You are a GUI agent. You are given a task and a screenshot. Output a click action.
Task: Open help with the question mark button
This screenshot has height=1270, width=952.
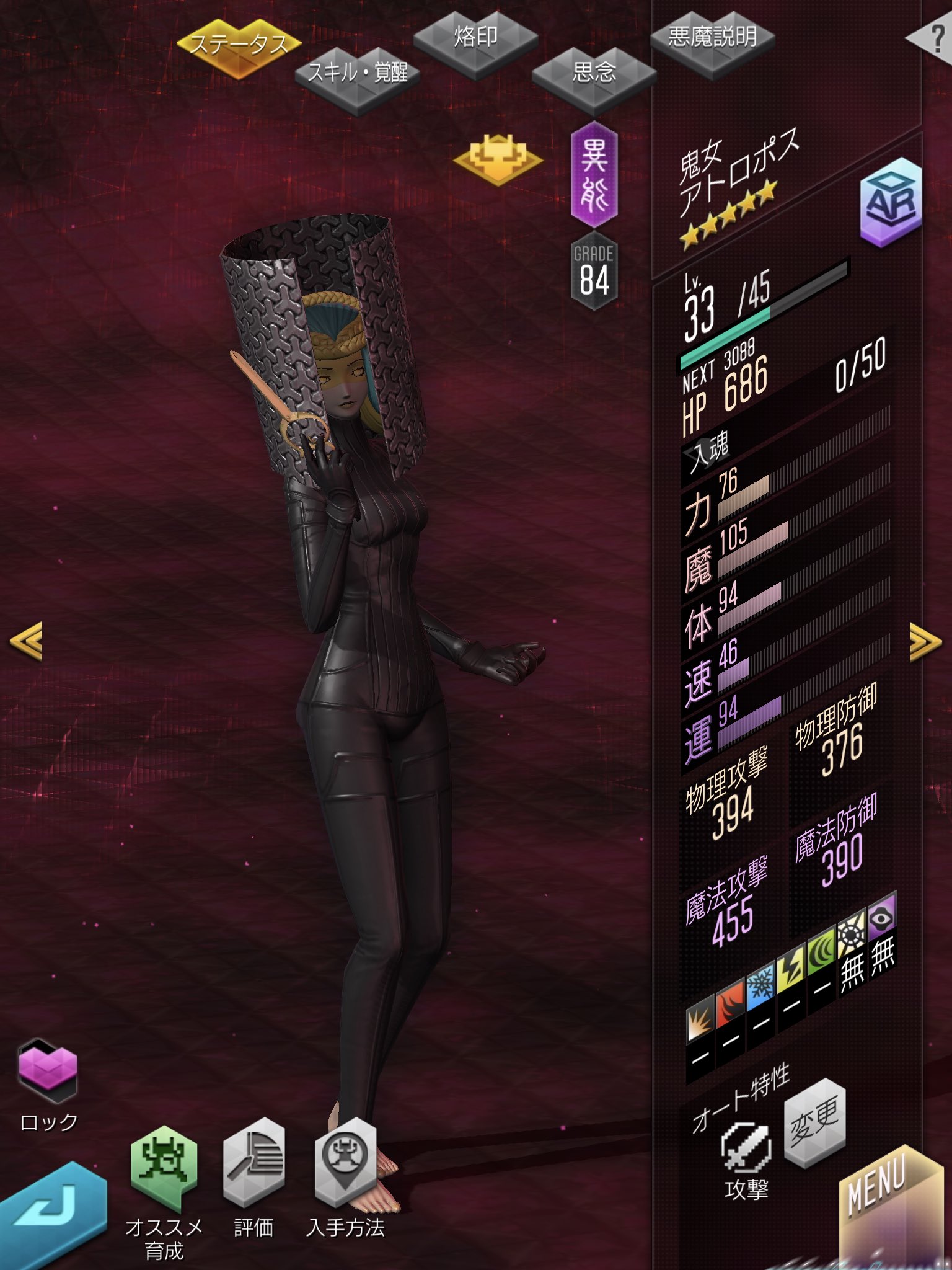pyautogui.click(x=933, y=40)
